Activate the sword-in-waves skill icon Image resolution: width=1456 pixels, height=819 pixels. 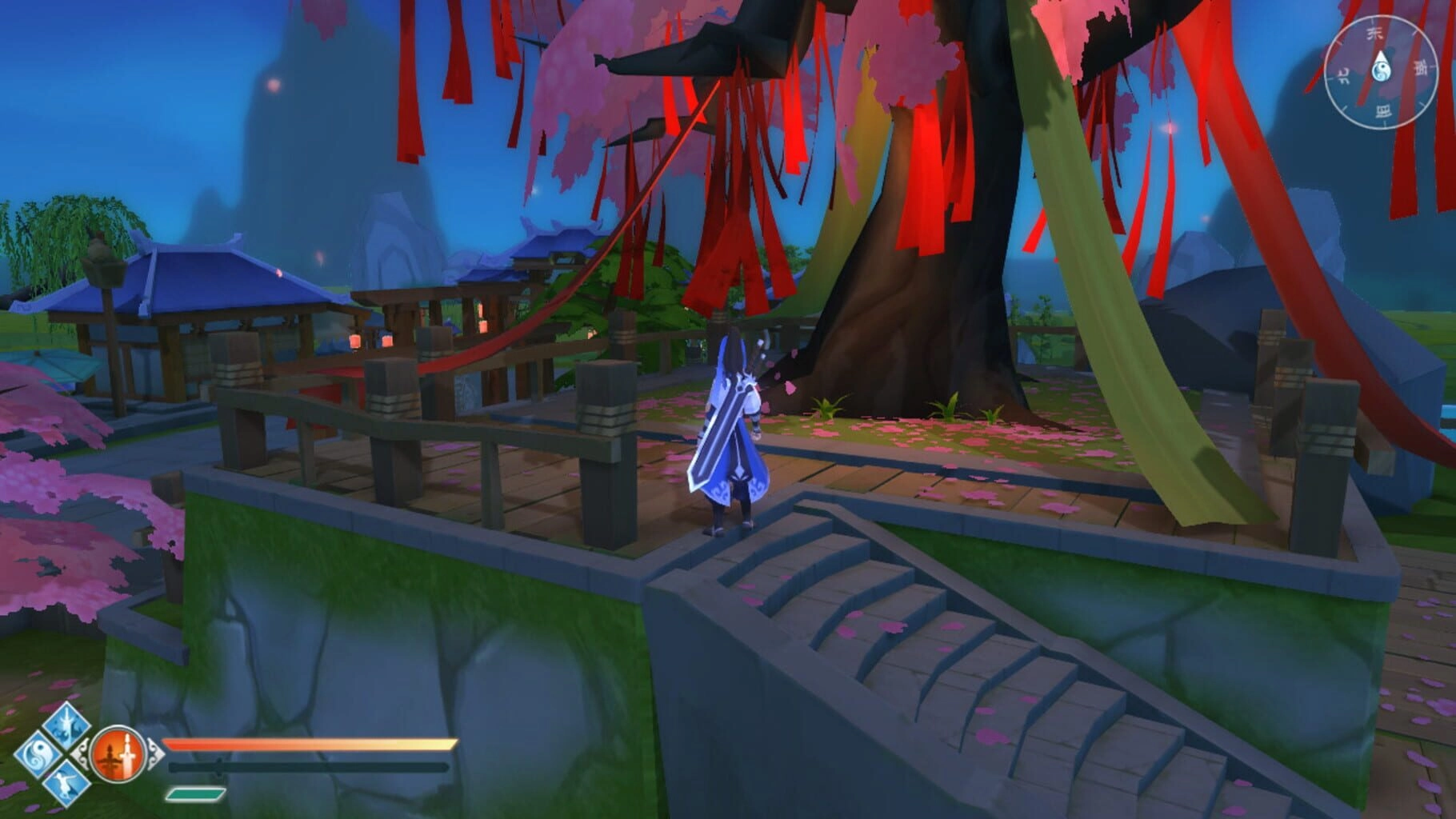tap(66, 725)
